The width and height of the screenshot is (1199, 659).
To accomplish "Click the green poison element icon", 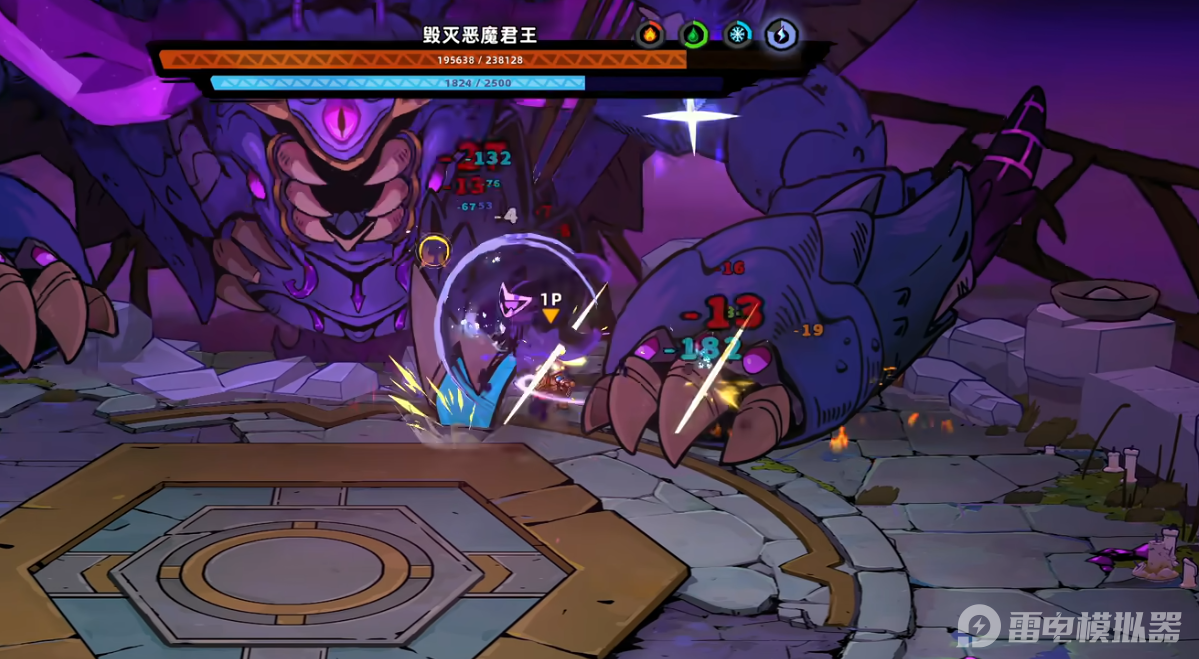I will click(x=694, y=35).
